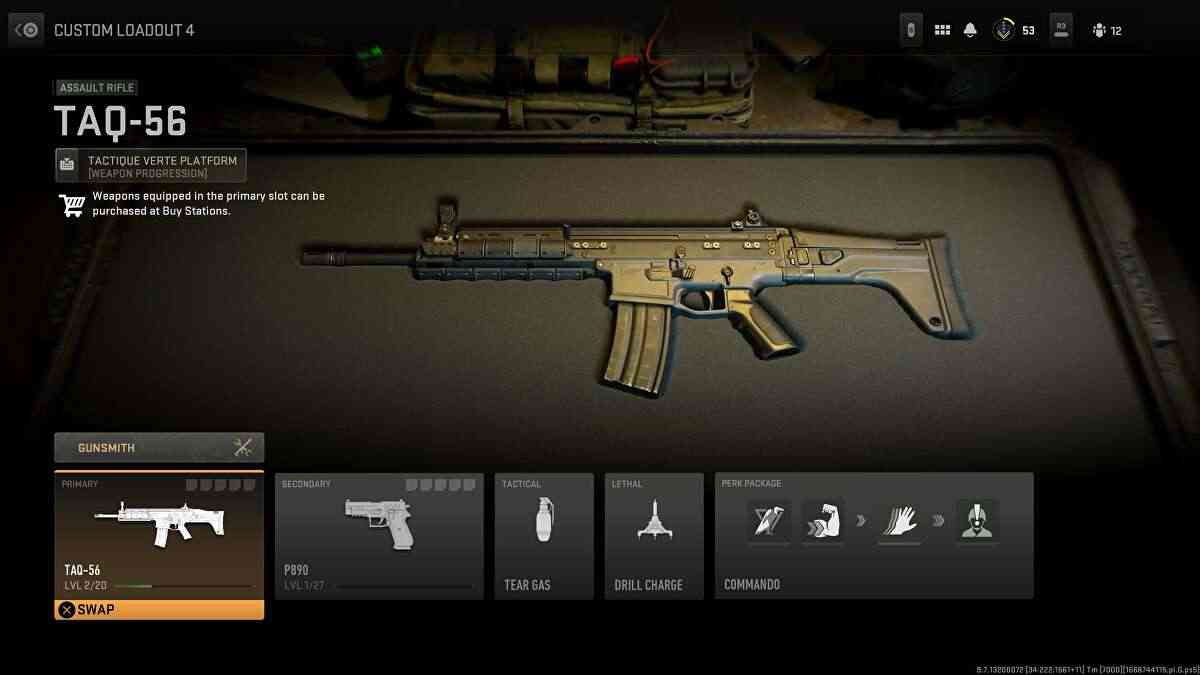Open the notifications bell

970,30
